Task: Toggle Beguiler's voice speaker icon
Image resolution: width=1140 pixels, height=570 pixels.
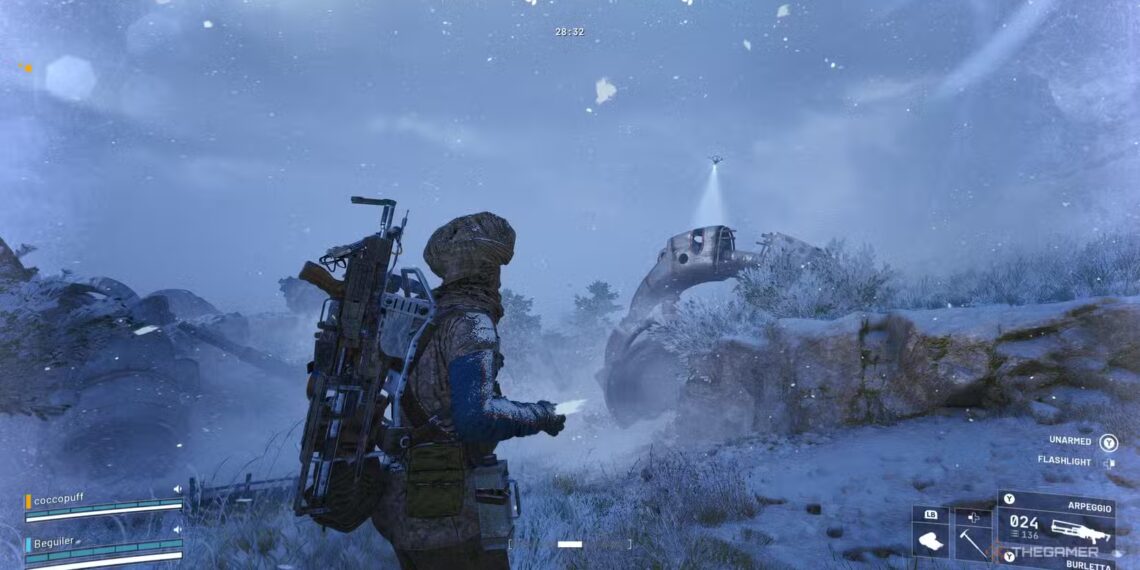Action: (177, 529)
